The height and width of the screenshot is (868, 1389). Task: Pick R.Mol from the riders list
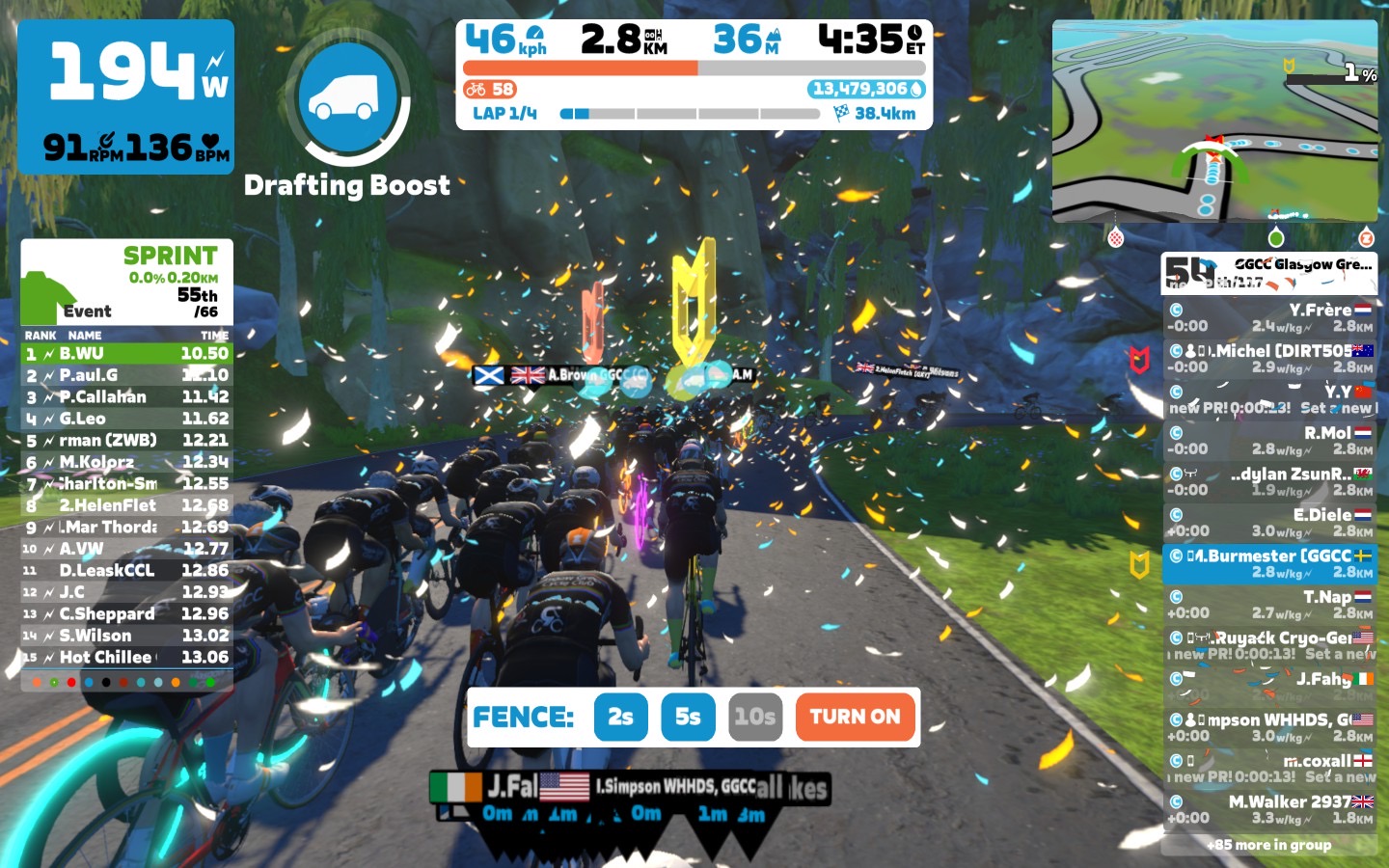click(x=1269, y=441)
